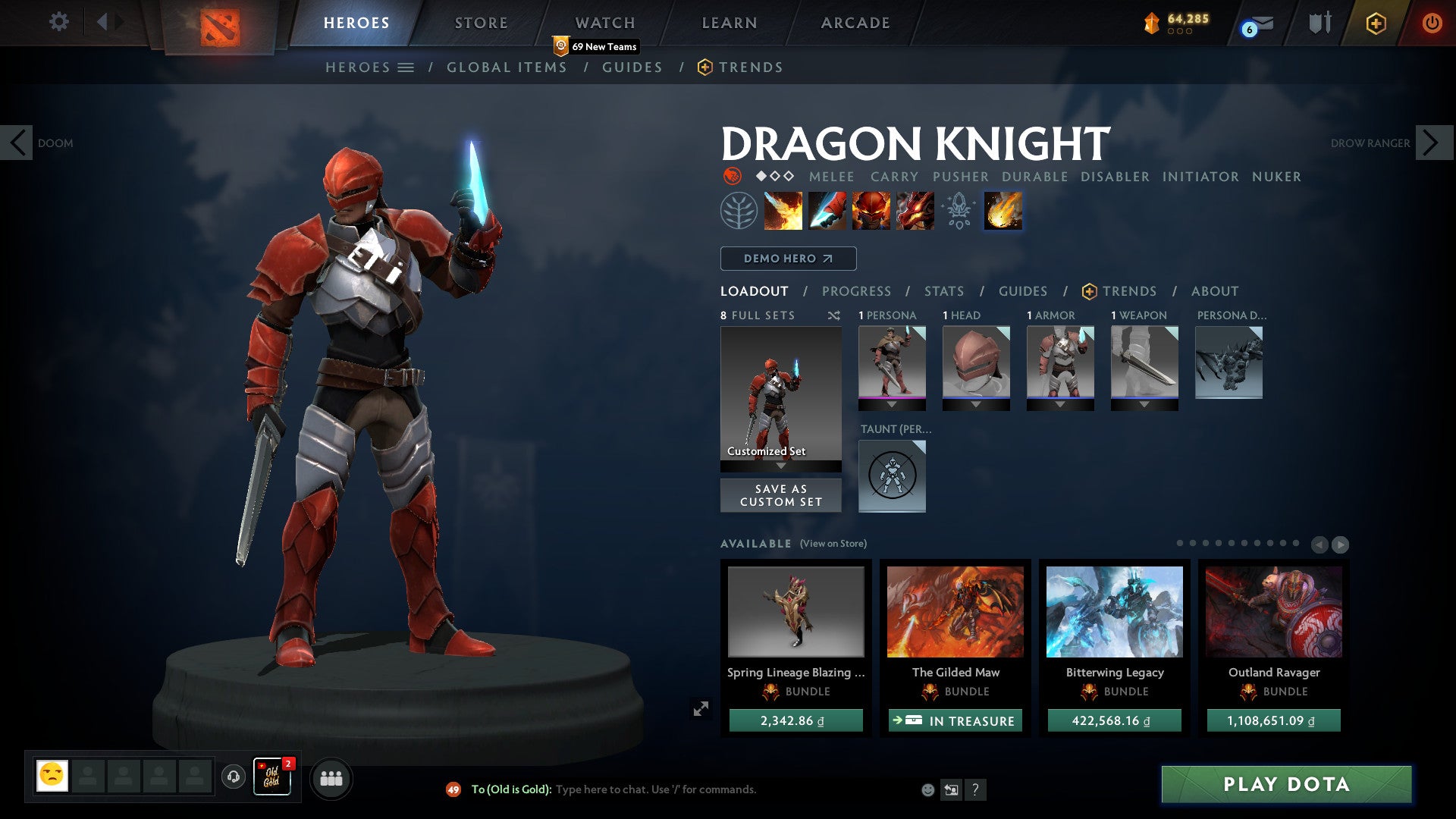The width and height of the screenshot is (1456, 819).
Task: View the Elder Dragon Form ability icon
Action: coord(914,211)
